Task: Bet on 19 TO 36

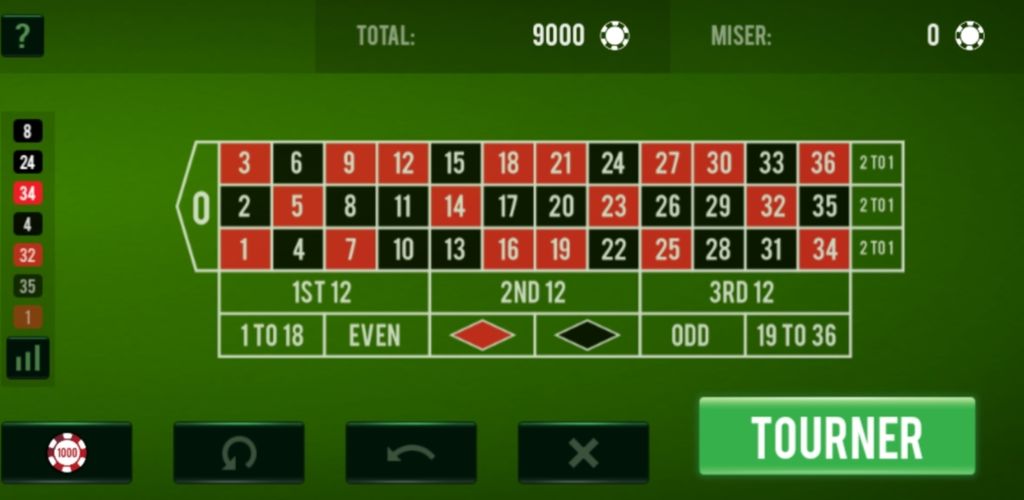Action: [797, 336]
